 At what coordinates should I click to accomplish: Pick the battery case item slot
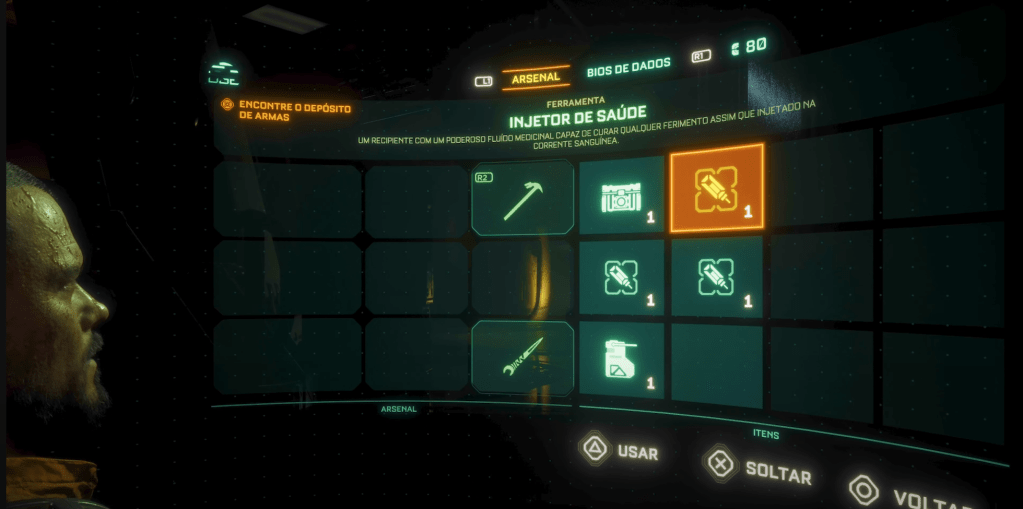[x=622, y=195]
